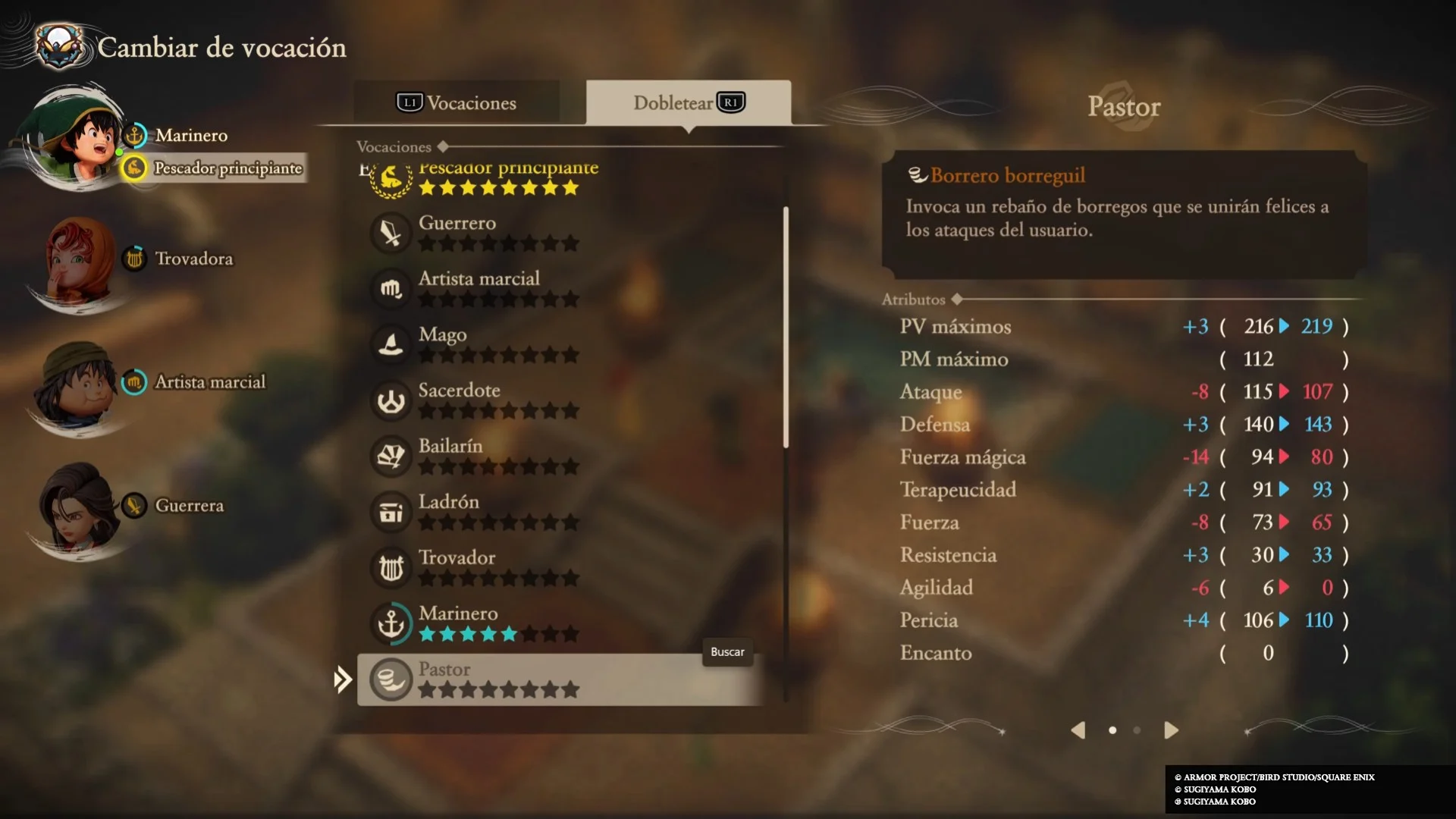Go to previous attribute page arrow
The height and width of the screenshot is (819, 1456).
pyautogui.click(x=1078, y=730)
